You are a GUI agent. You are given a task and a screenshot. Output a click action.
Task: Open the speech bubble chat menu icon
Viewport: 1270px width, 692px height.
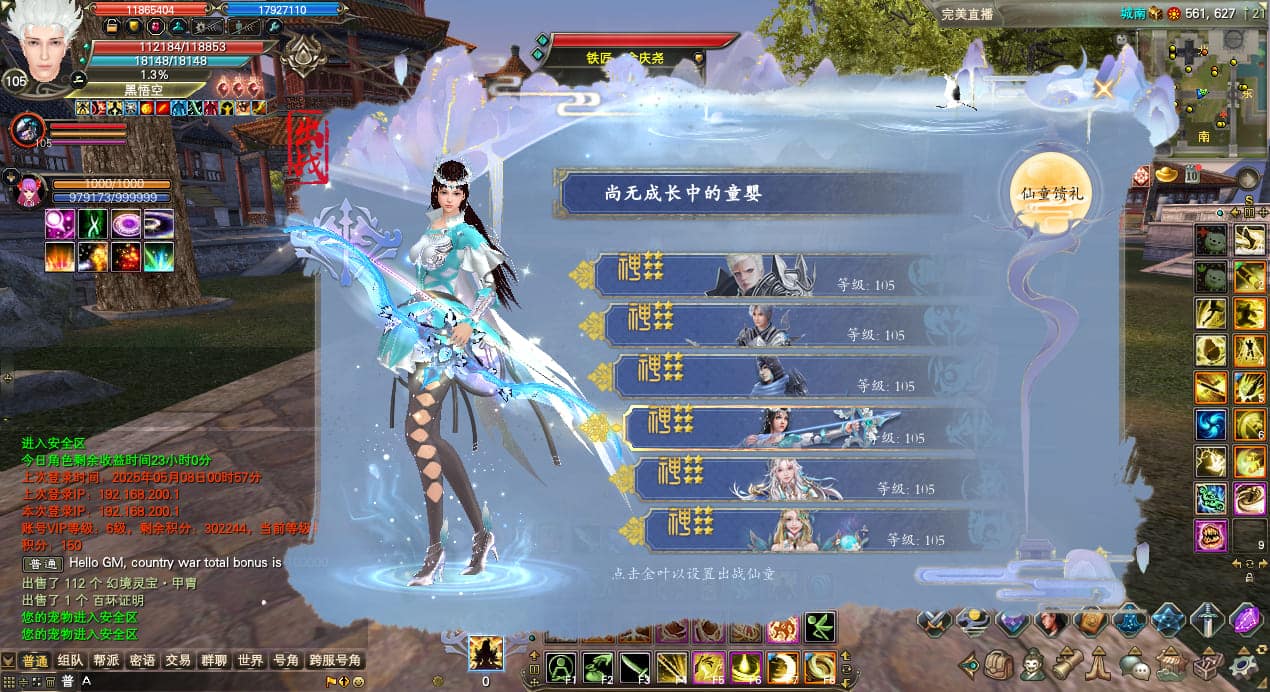point(1133,663)
